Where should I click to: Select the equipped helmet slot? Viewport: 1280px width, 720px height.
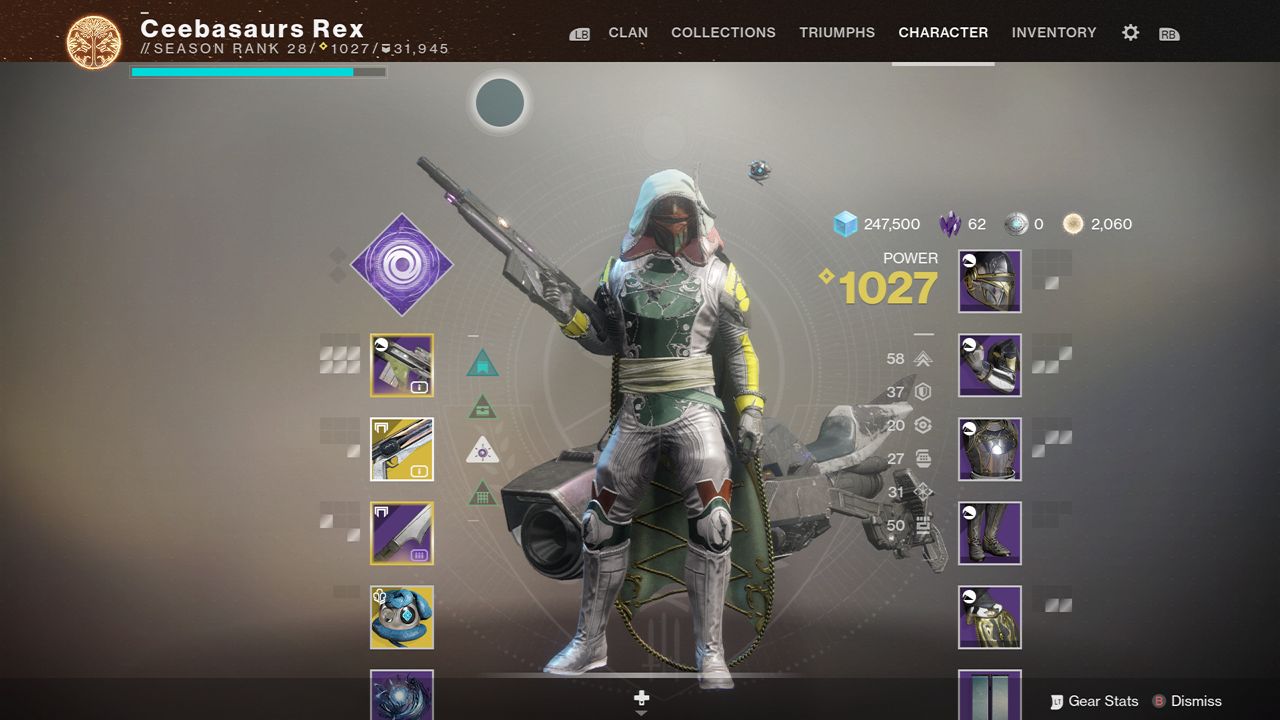(x=988, y=281)
